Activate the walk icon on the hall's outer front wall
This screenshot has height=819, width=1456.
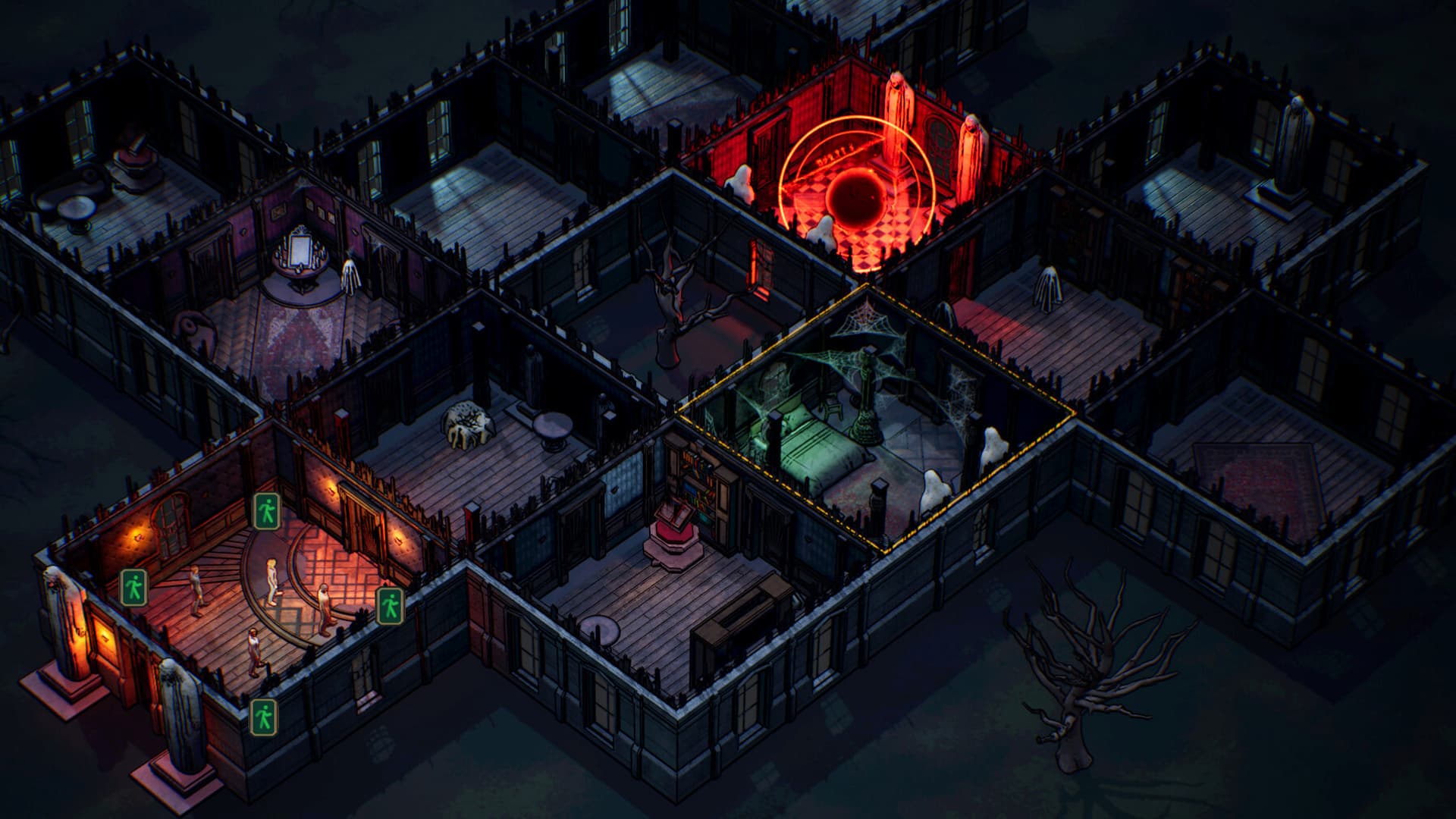[x=264, y=717]
